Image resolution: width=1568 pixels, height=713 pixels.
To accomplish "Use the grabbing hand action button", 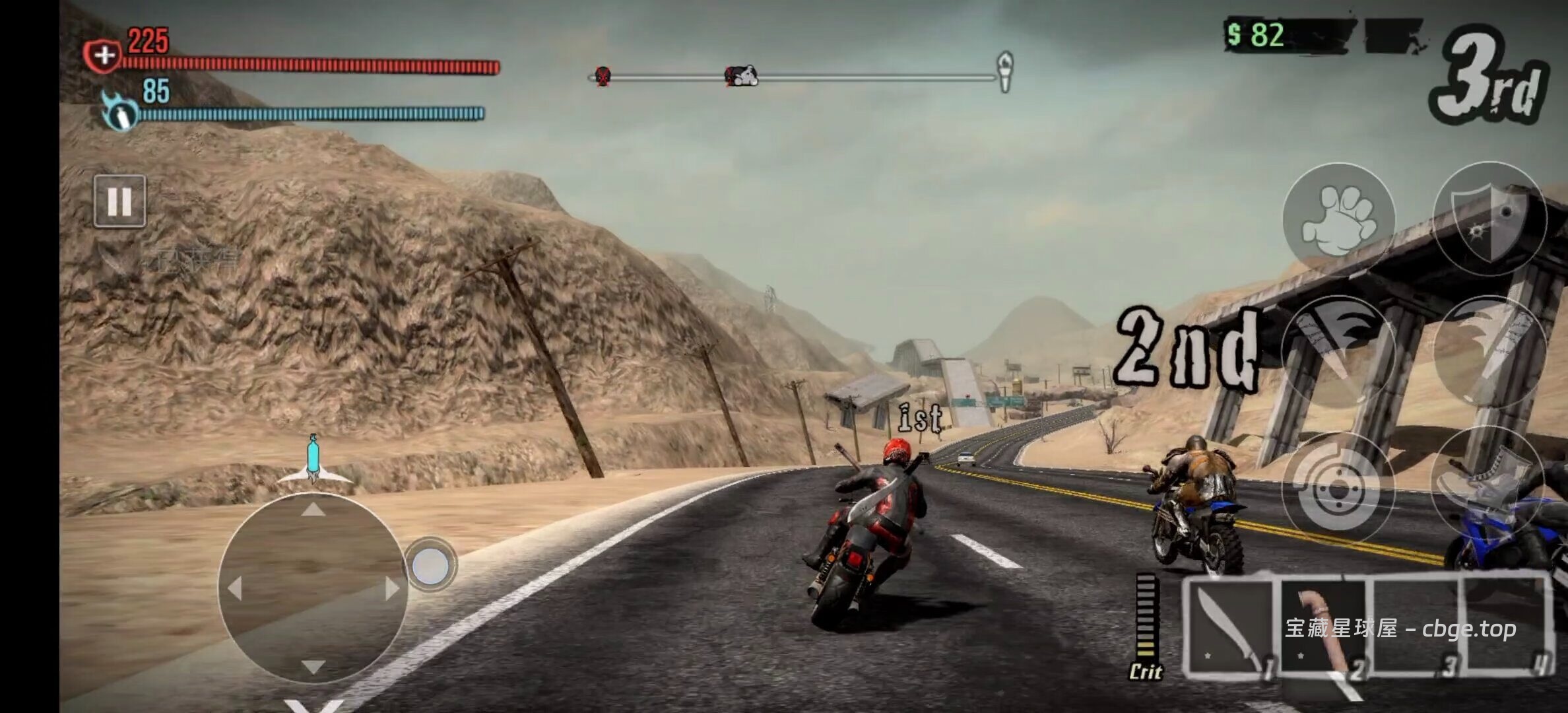I will coord(1338,220).
